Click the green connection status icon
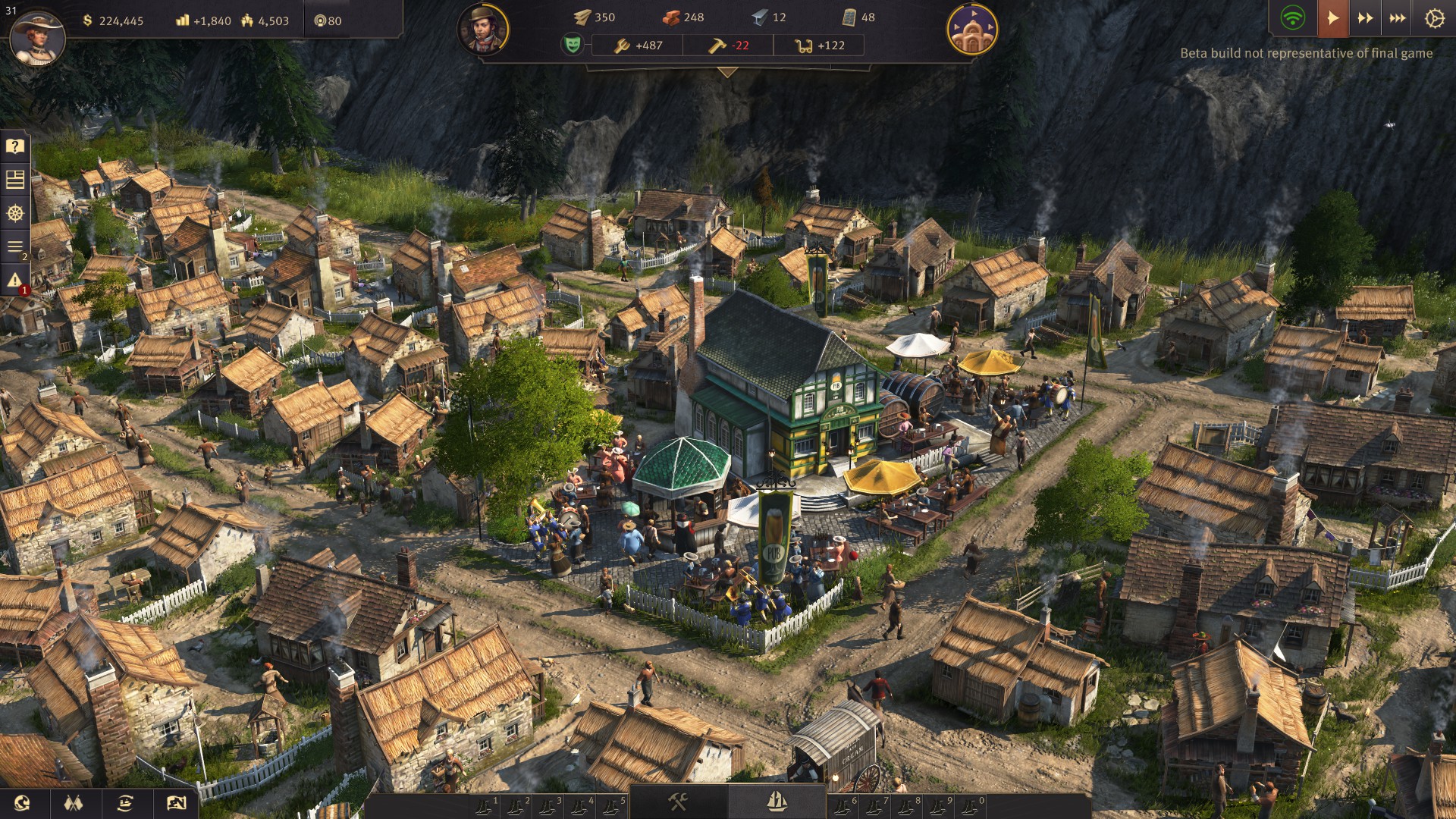Viewport: 1456px width, 819px height. tap(1293, 18)
